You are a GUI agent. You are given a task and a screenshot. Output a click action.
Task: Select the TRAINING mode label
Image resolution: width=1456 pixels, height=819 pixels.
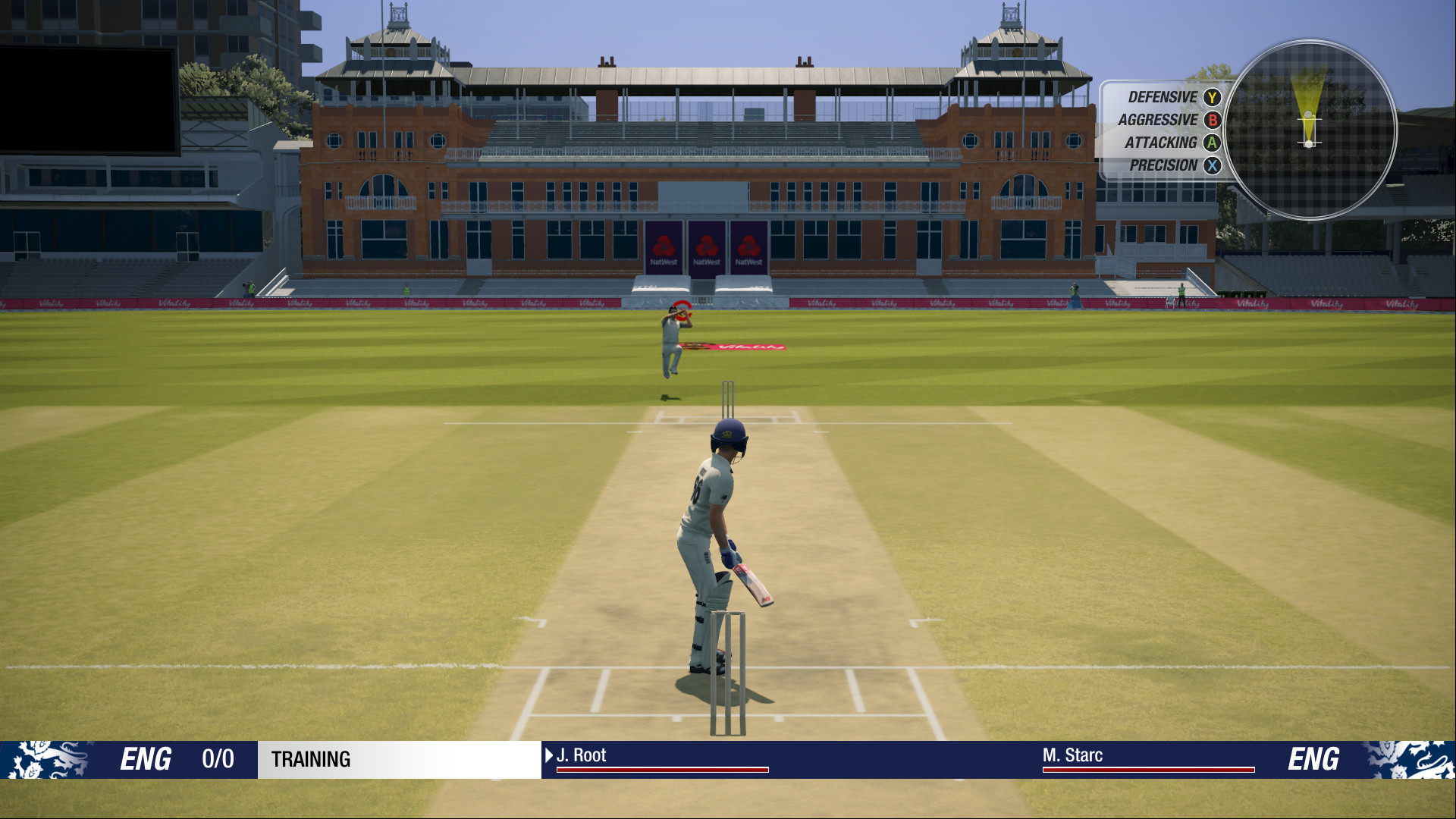(312, 760)
